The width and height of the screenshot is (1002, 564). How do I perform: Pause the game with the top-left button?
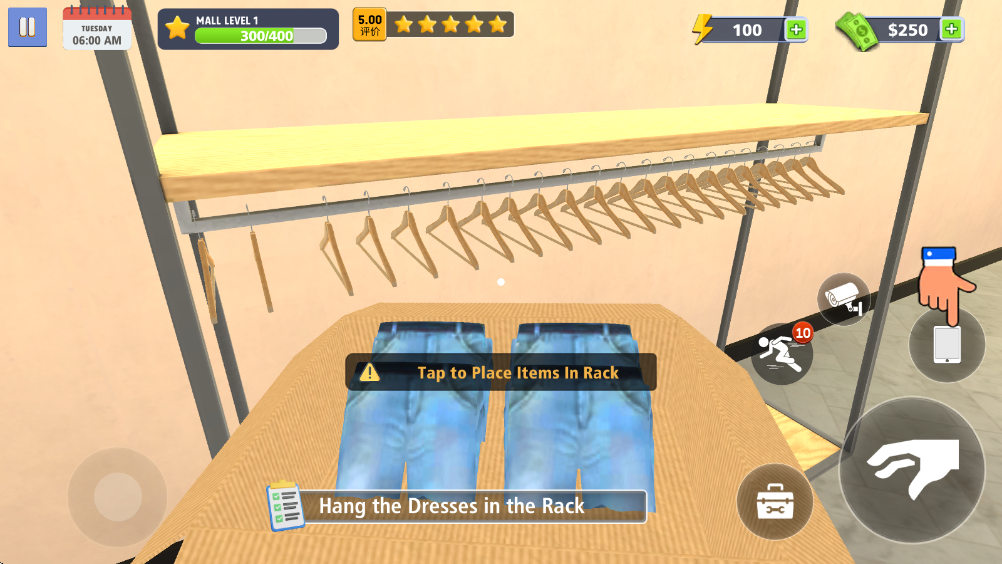tap(28, 27)
